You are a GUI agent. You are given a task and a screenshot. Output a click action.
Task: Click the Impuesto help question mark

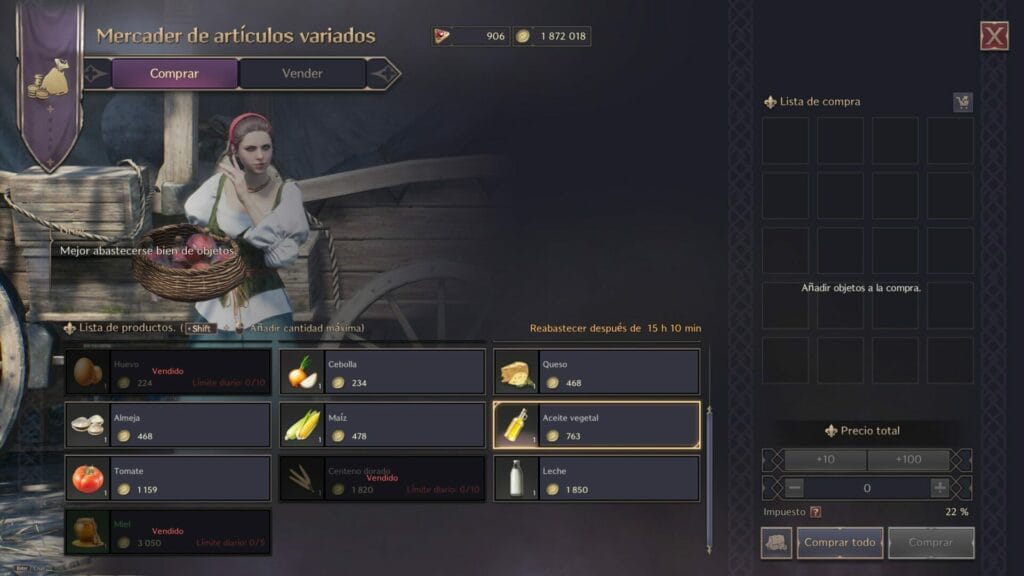tap(816, 512)
